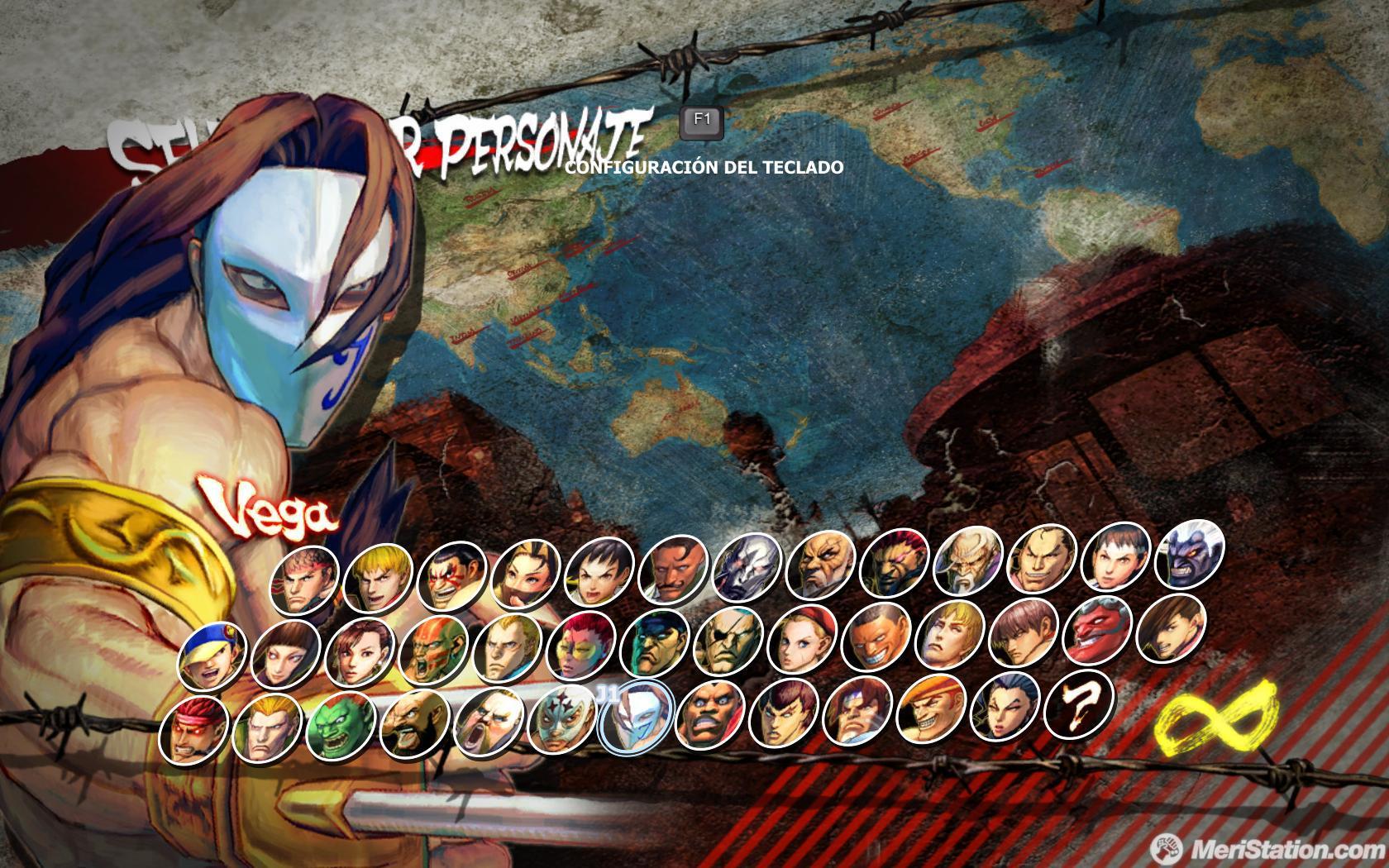Select Ryu's portrait in the roster
The image size is (1389, 868).
[304, 579]
